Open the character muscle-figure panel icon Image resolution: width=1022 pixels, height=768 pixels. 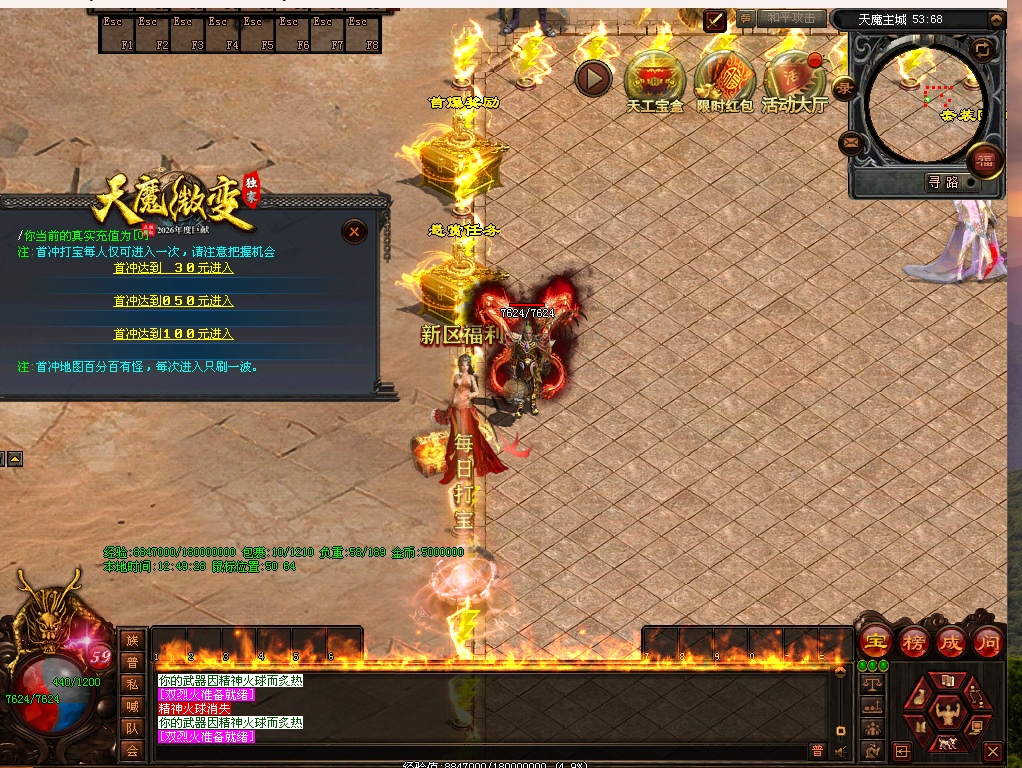tap(946, 712)
